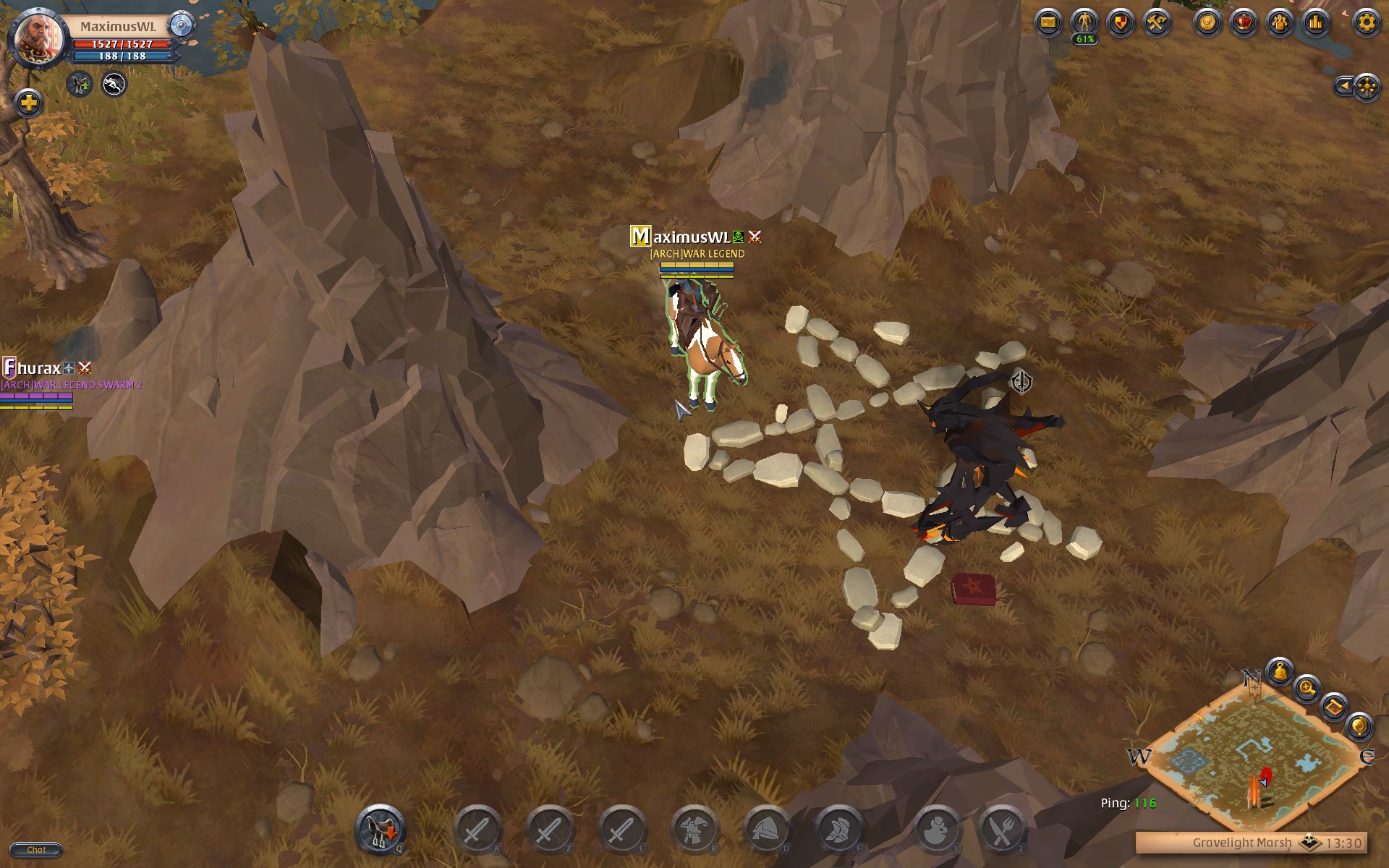Open the premium crown icon

pyautogui.click(x=1243, y=22)
